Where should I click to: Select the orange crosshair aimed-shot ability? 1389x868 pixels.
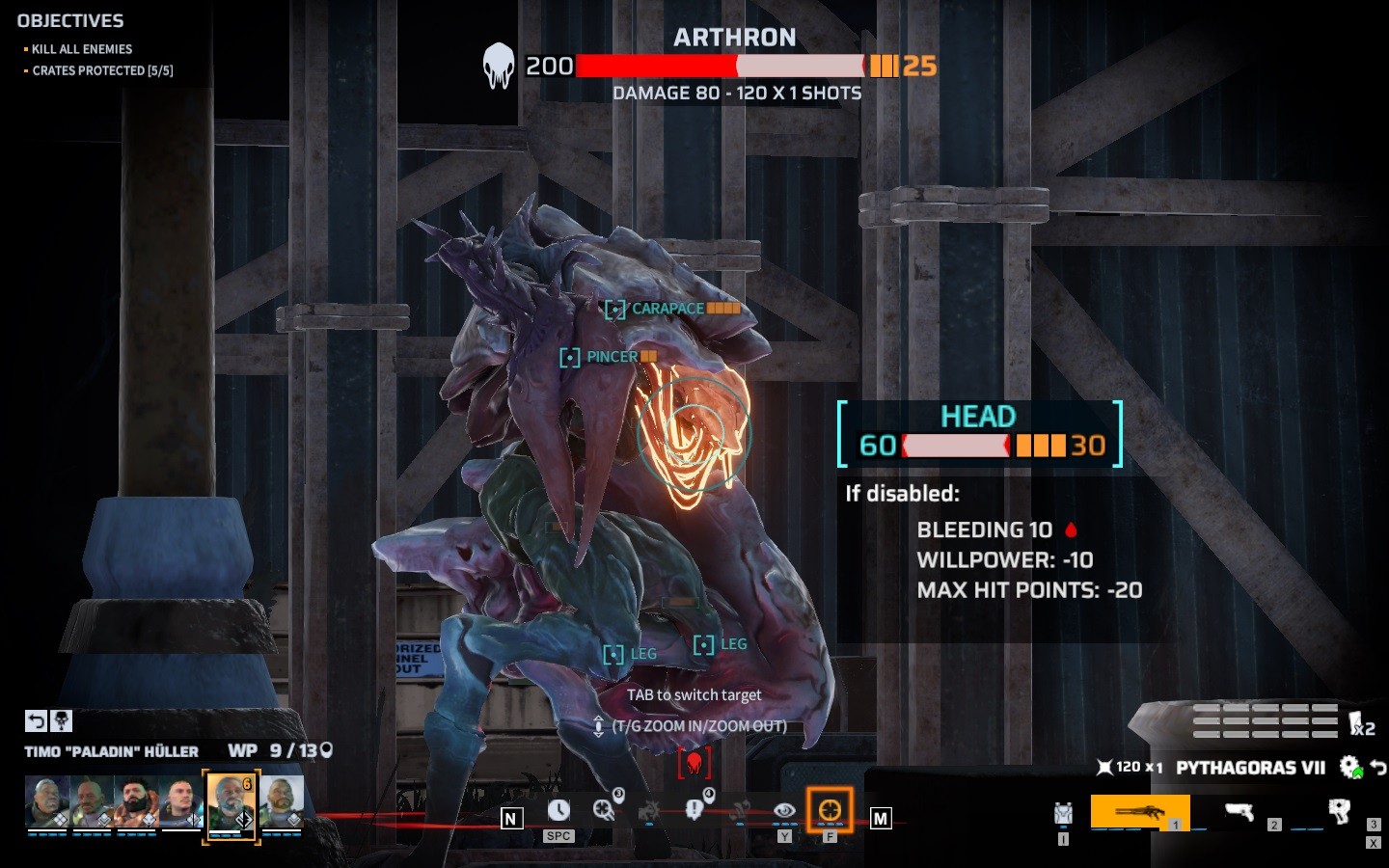click(830, 810)
